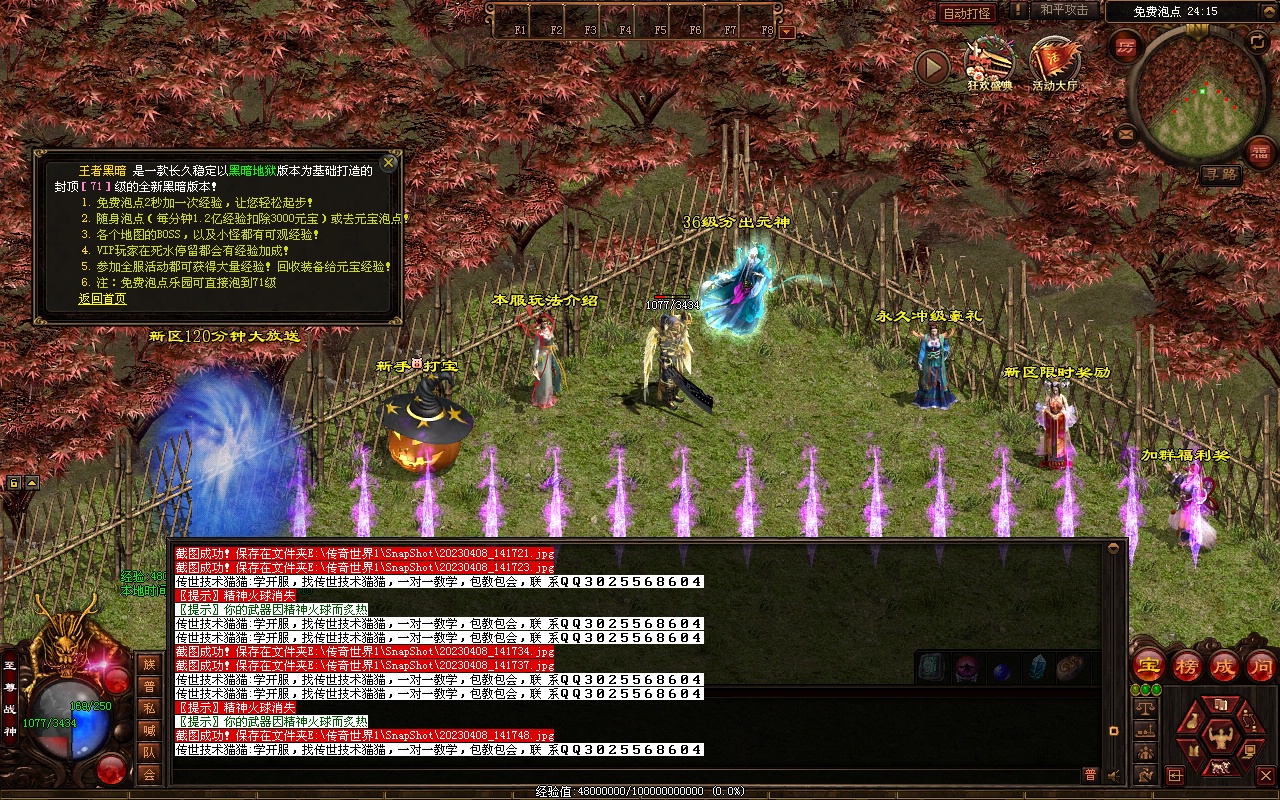Close the game intro info panel
The width and height of the screenshot is (1280, 800).
(x=389, y=162)
